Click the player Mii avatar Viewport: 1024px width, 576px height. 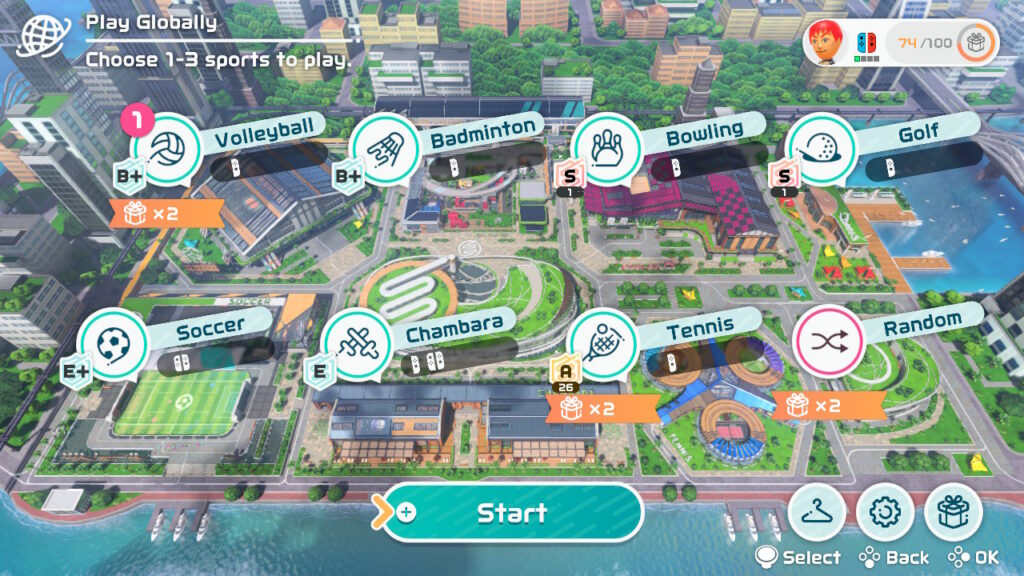[x=826, y=42]
